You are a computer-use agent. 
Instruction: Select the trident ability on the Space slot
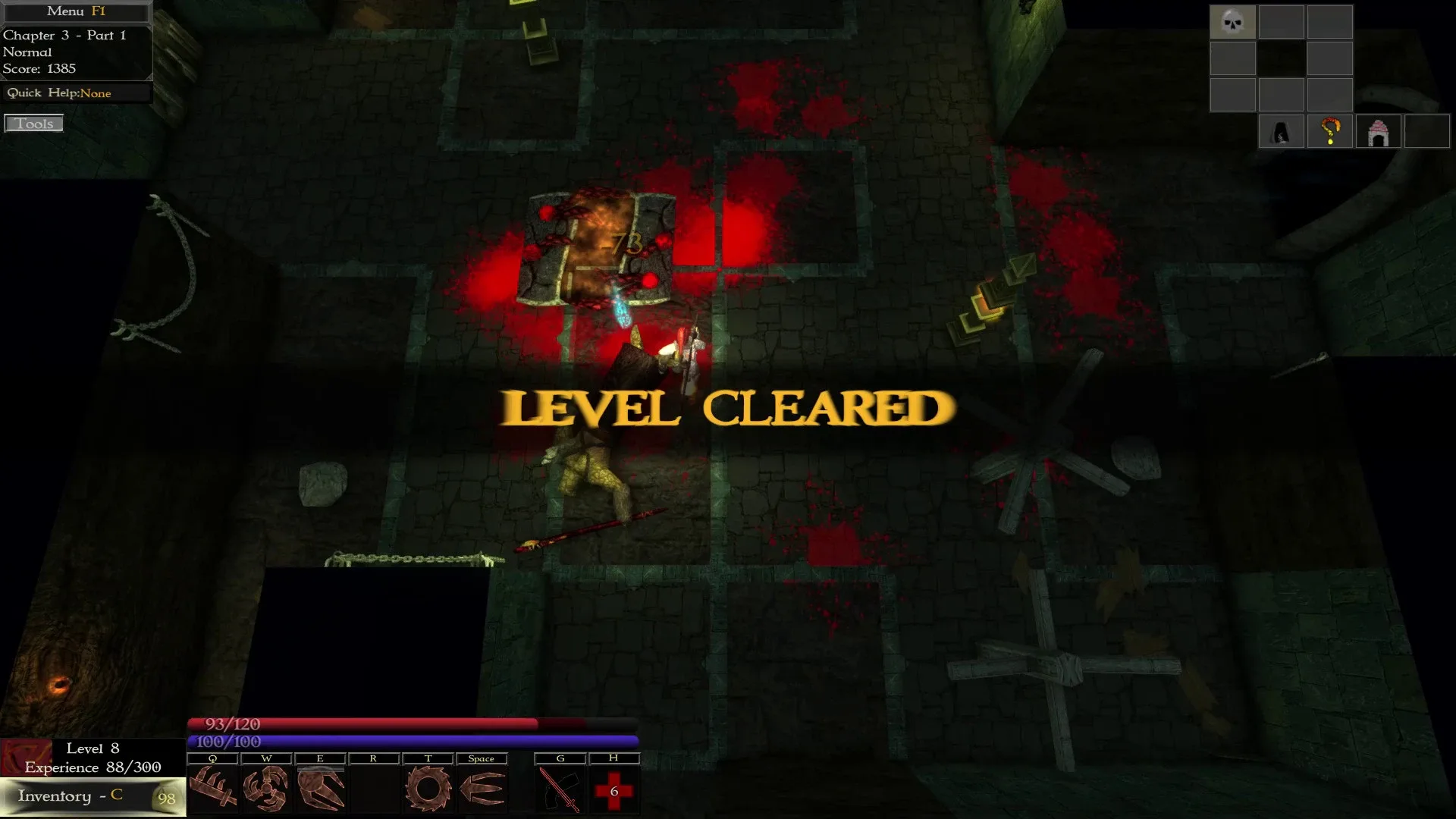(483, 789)
